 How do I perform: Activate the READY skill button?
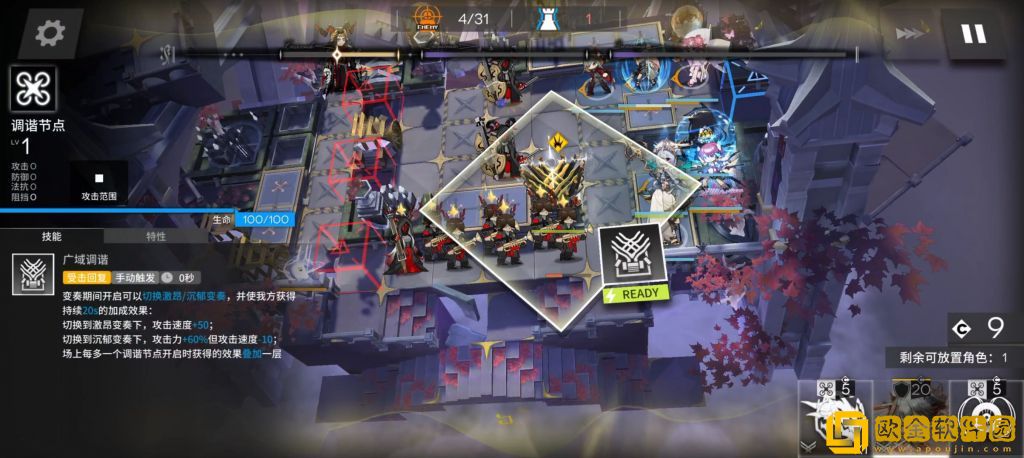(x=630, y=262)
